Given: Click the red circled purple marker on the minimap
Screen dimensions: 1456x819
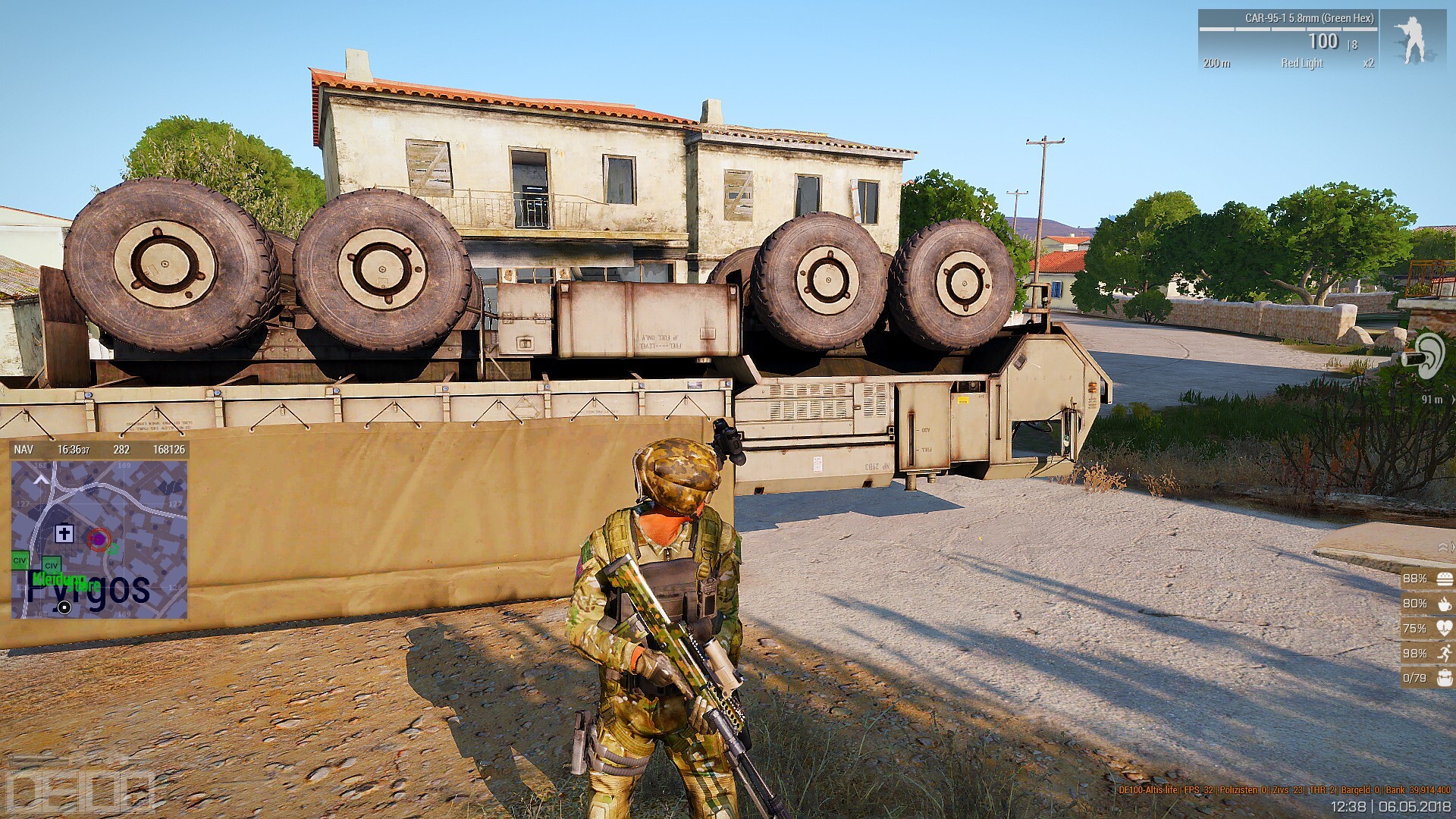Looking at the screenshot, I should 98,538.
